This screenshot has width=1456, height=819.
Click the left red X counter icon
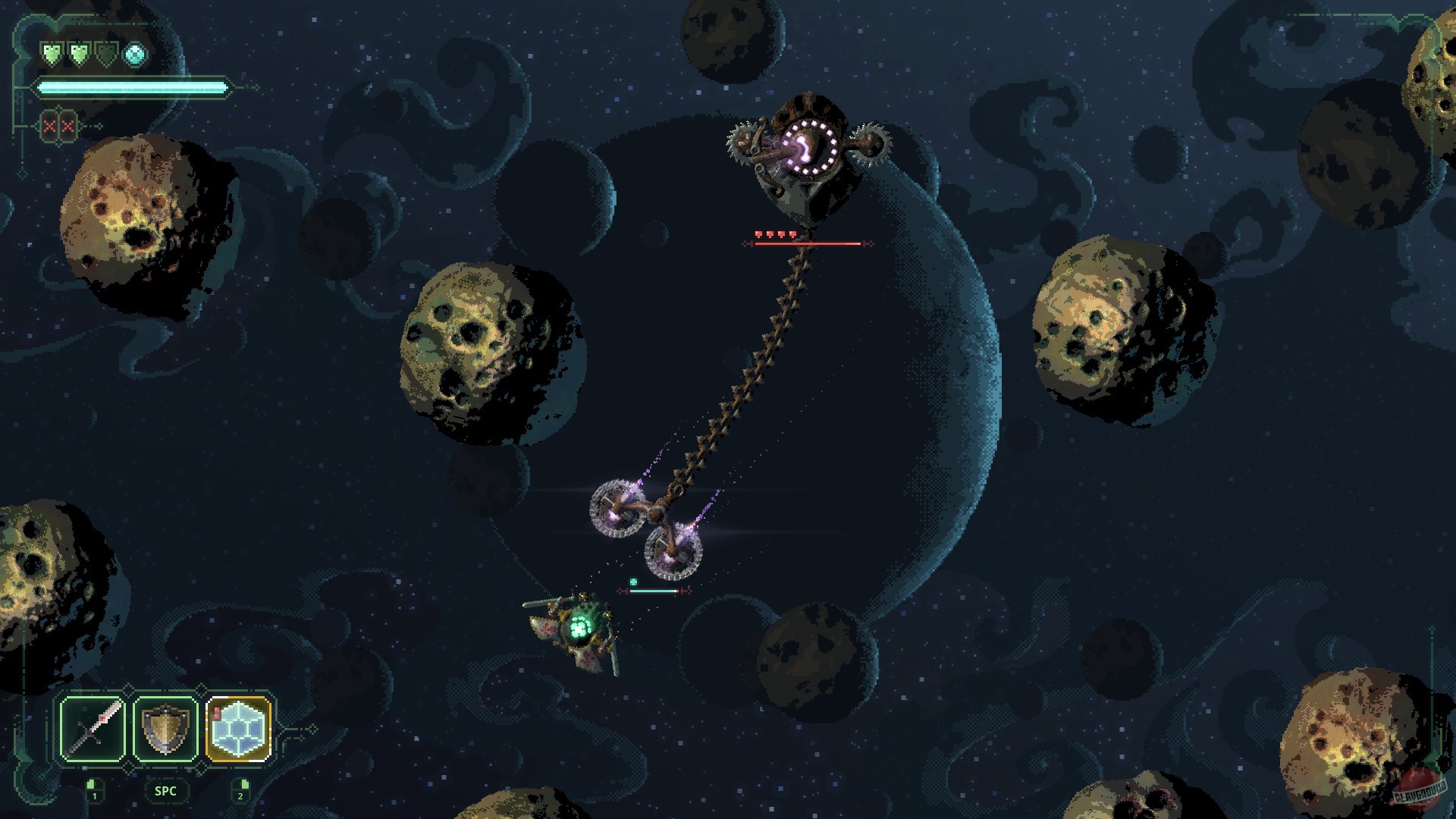point(50,127)
